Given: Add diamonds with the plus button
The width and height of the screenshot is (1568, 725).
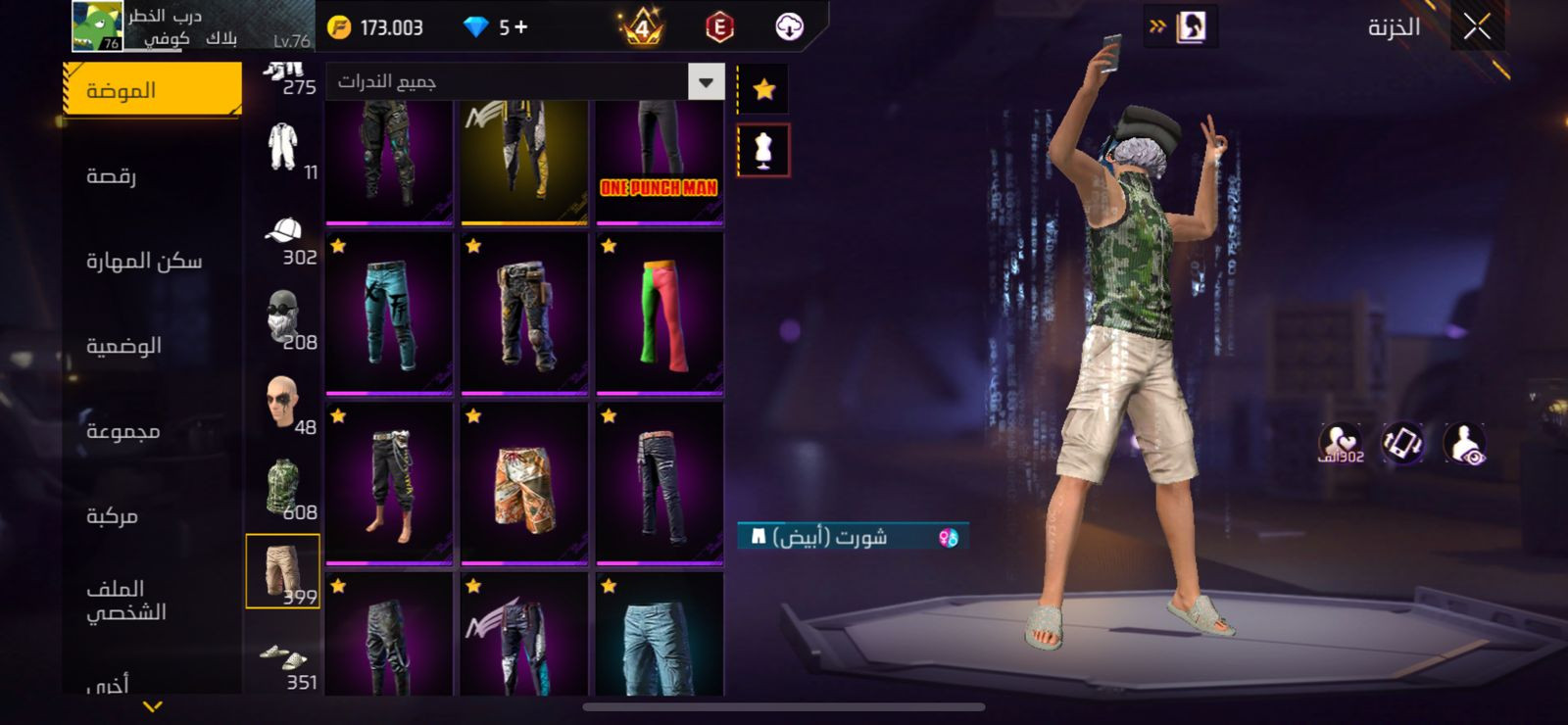Looking at the screenshot, I should tap(520, 27).
